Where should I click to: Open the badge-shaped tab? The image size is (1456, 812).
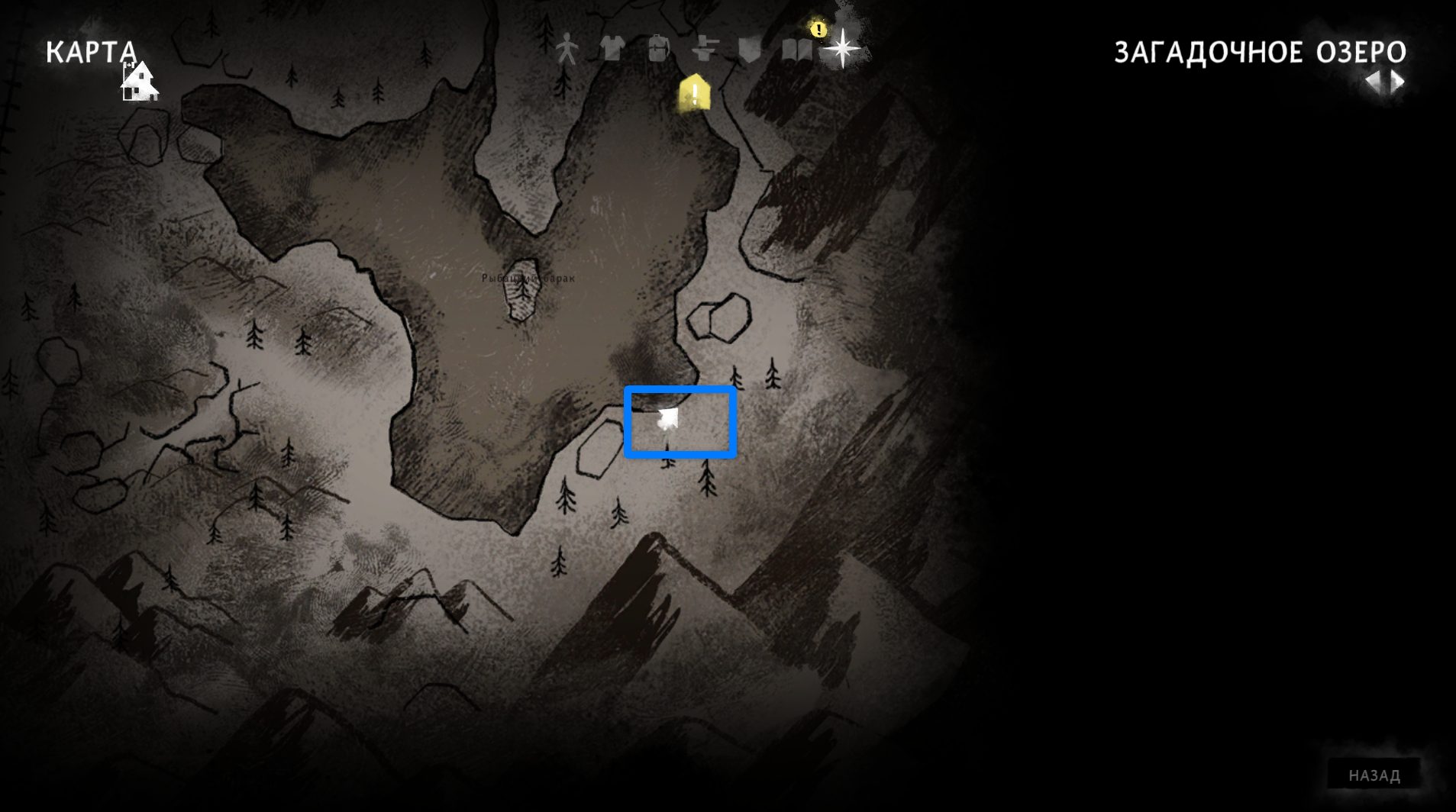[751, 50]
